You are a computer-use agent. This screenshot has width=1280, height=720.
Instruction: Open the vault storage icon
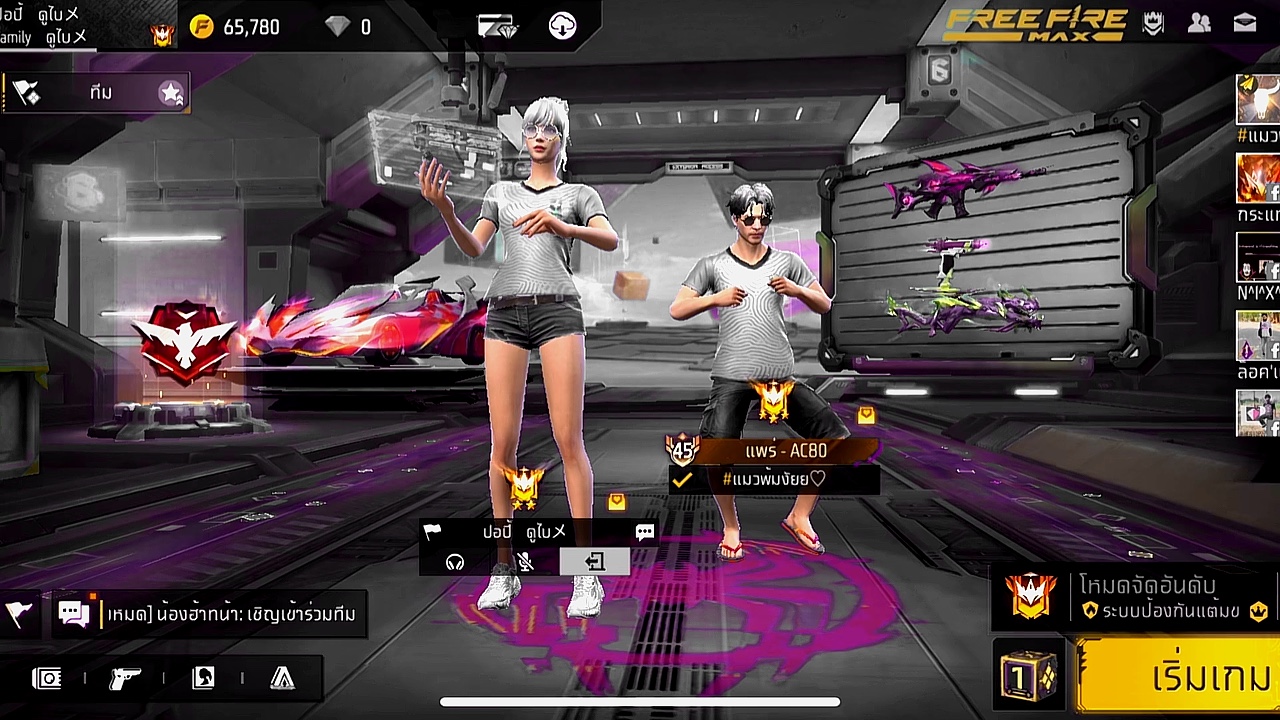click(x=47, y=679)
